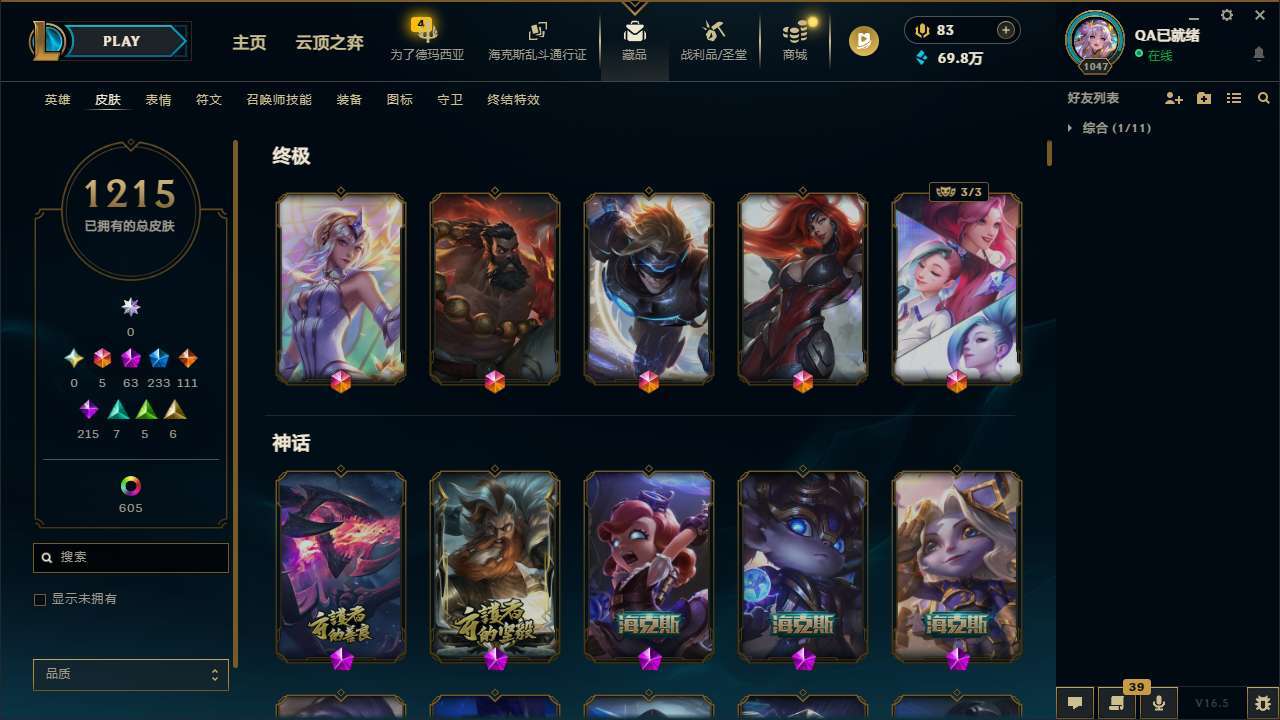
Task: Click the 搜索 search input field
Action: point(130,557)
